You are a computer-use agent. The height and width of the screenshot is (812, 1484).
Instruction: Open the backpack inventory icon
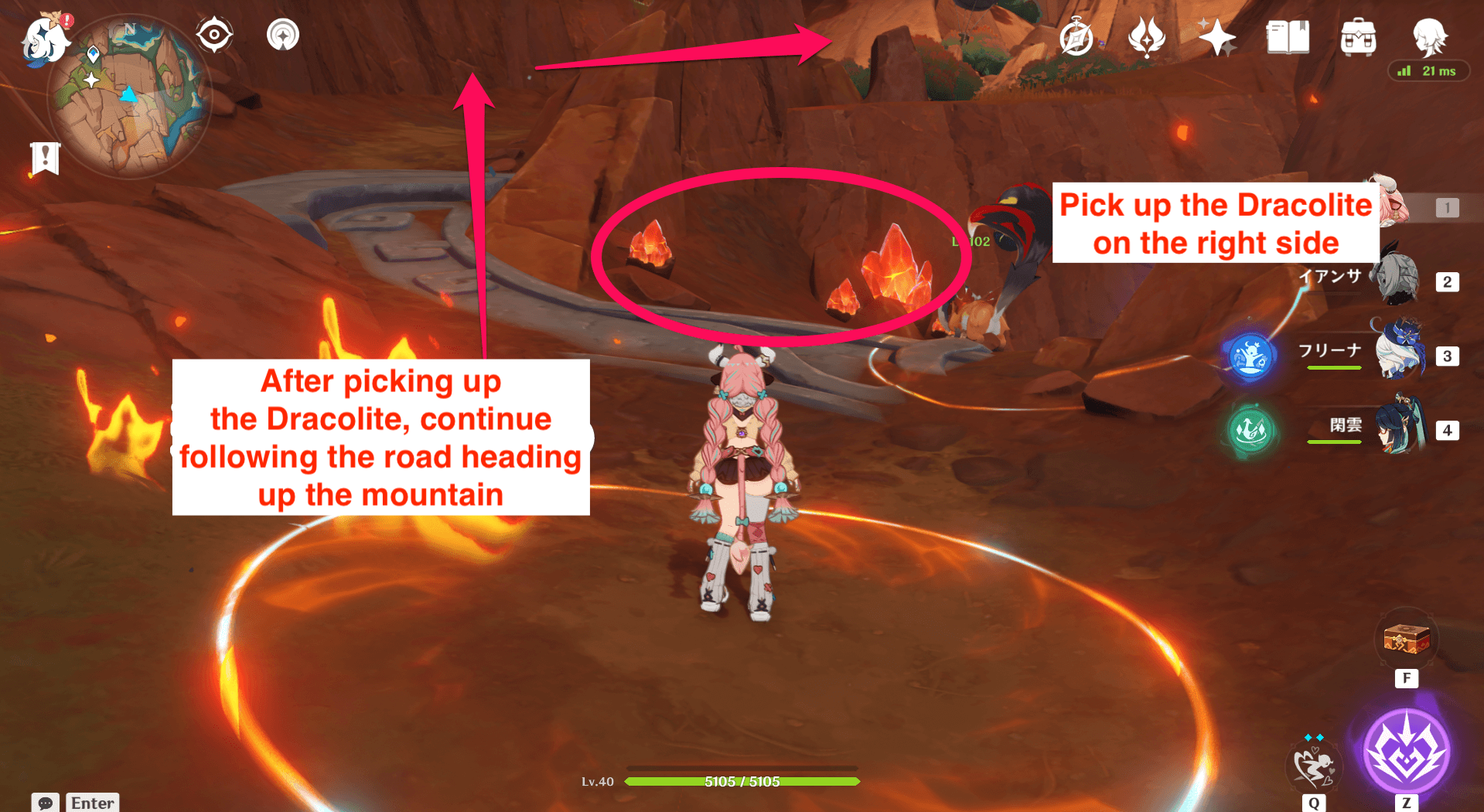pyautogui.click(x=1358, y=37)
